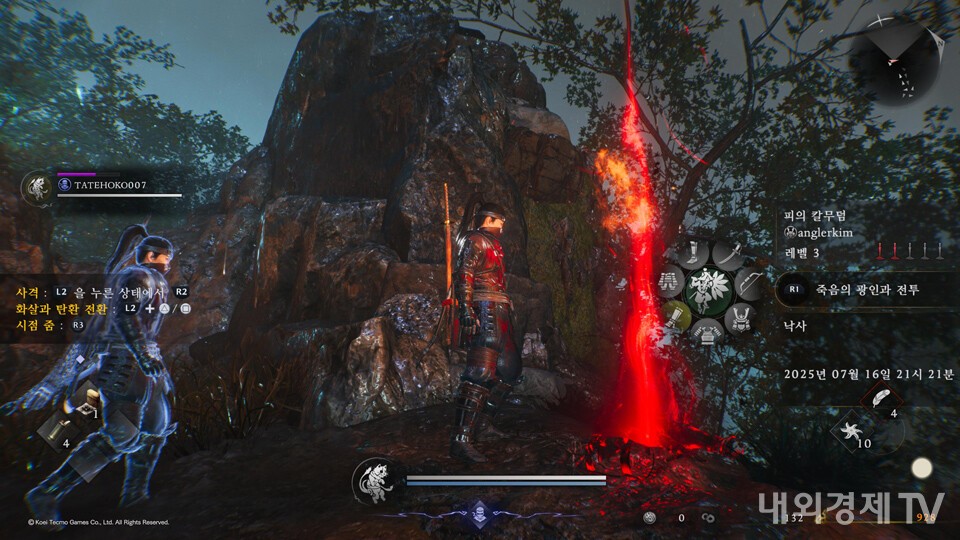
Task: Choose the leg armor icon in the wheel
Action: pyautogui.click(x=669, y=284)
